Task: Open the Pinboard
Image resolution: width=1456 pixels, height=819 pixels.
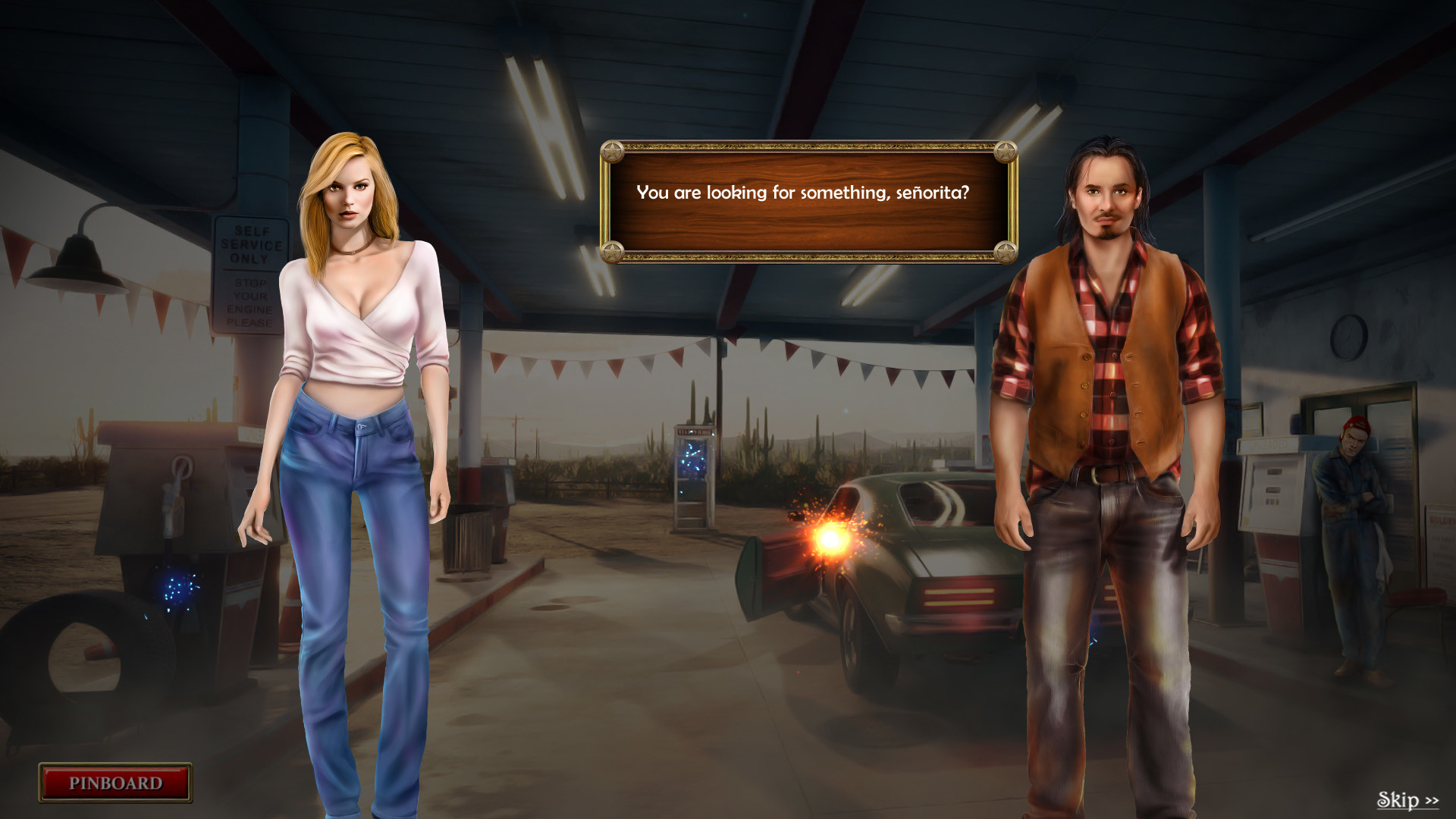Action: point(115,783)
